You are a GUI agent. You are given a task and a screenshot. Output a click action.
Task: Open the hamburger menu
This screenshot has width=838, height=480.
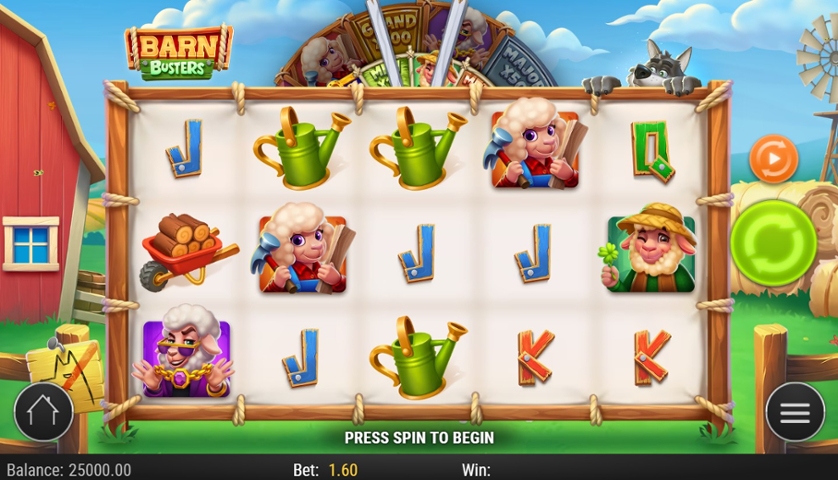point(795,411)
